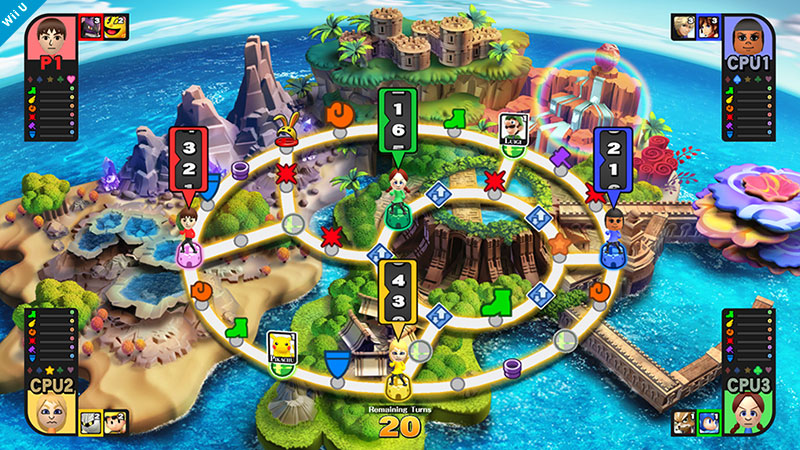Choose the purple hammer stat boost space
Screen dimensions: 800x450
point(558,157)
